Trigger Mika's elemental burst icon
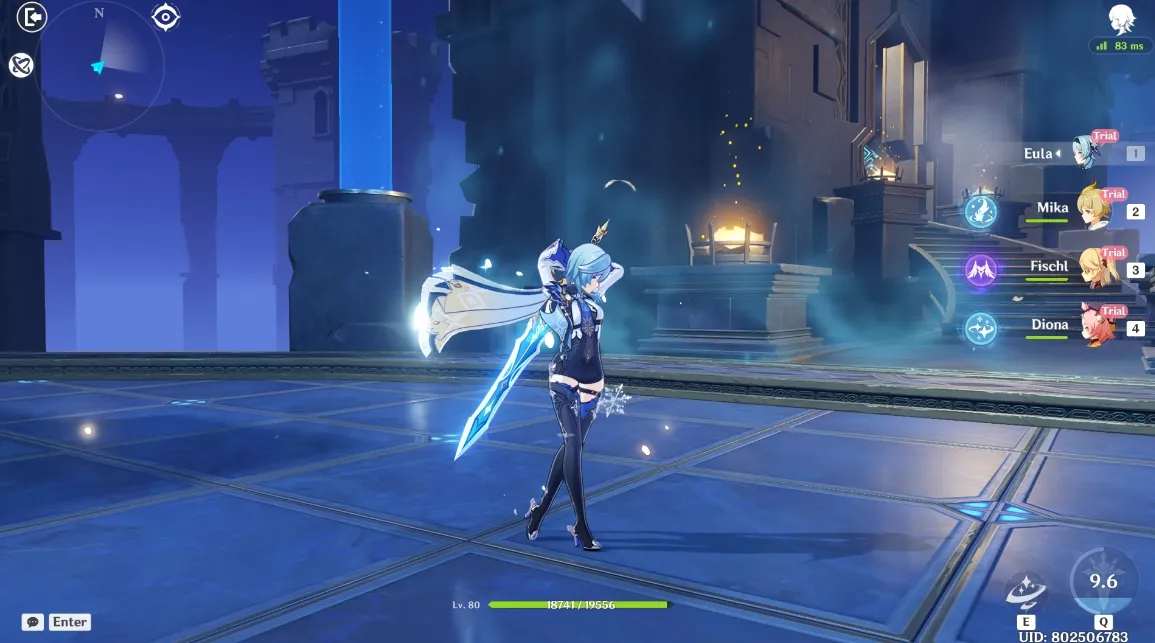Image resolution: width=1155 pixels, height=643 pixels. (x=980, y=211)
